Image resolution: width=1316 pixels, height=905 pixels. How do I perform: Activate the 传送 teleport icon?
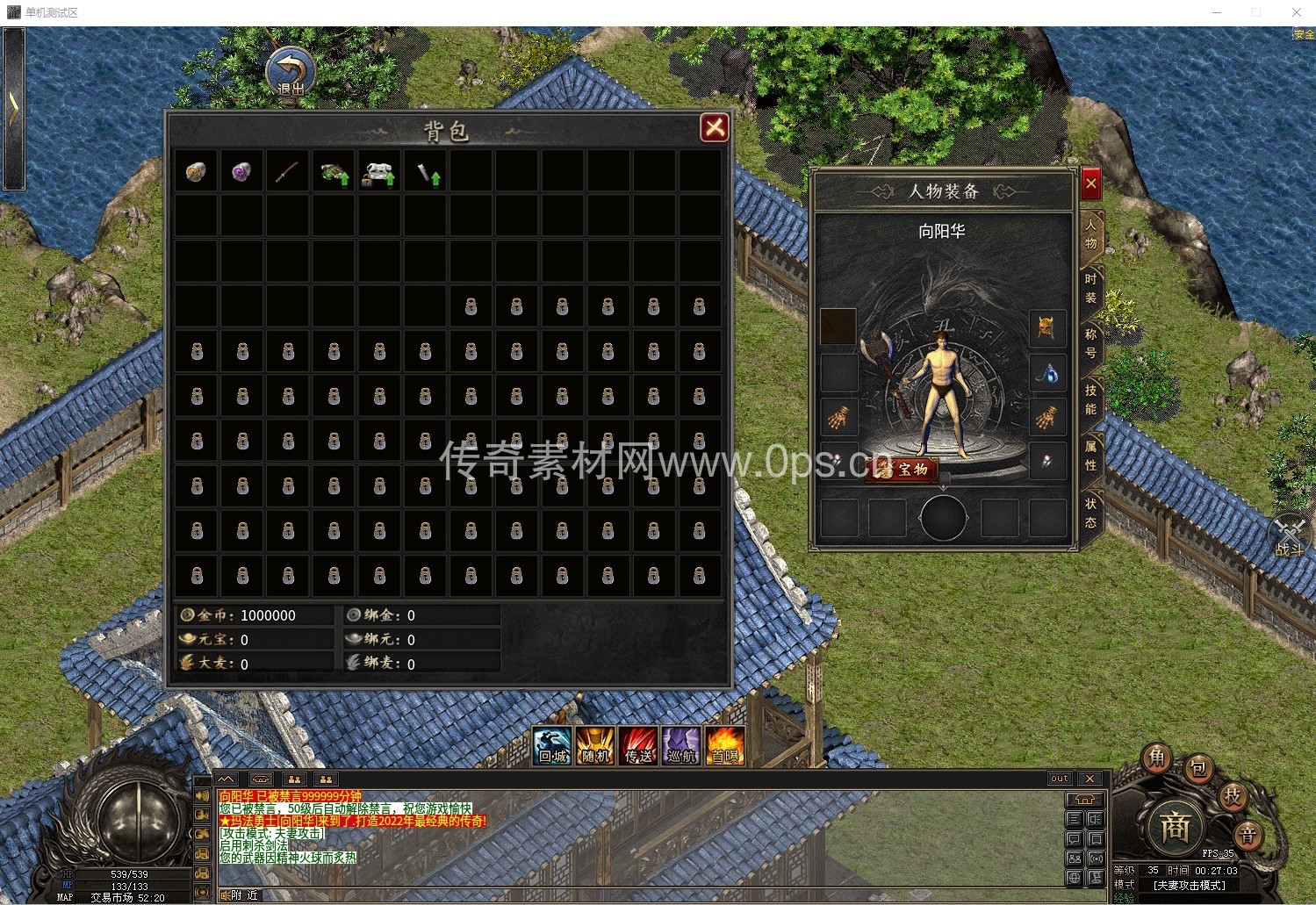[638, 746]
